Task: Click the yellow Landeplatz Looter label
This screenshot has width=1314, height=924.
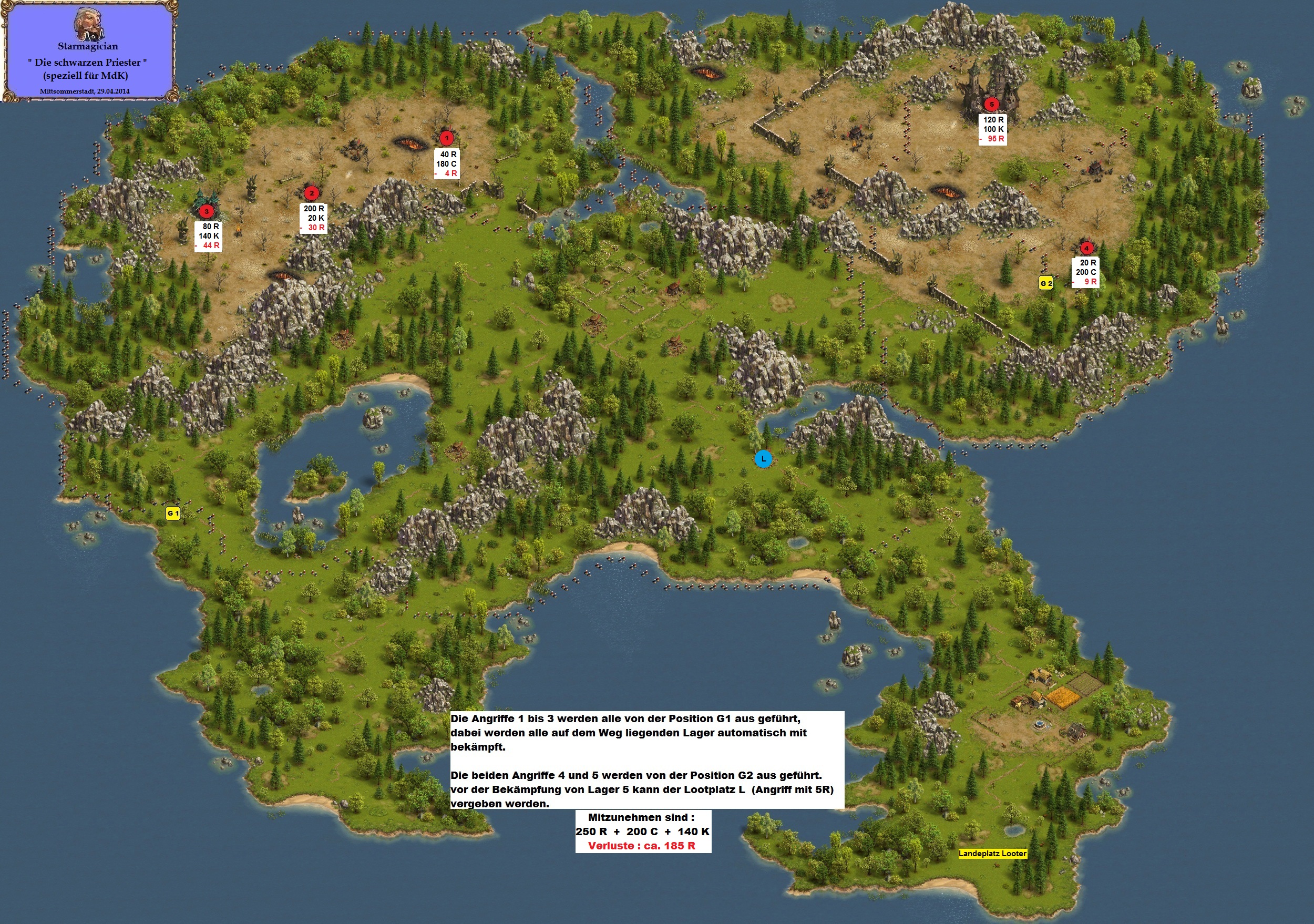Action: (x=992, y=854)
